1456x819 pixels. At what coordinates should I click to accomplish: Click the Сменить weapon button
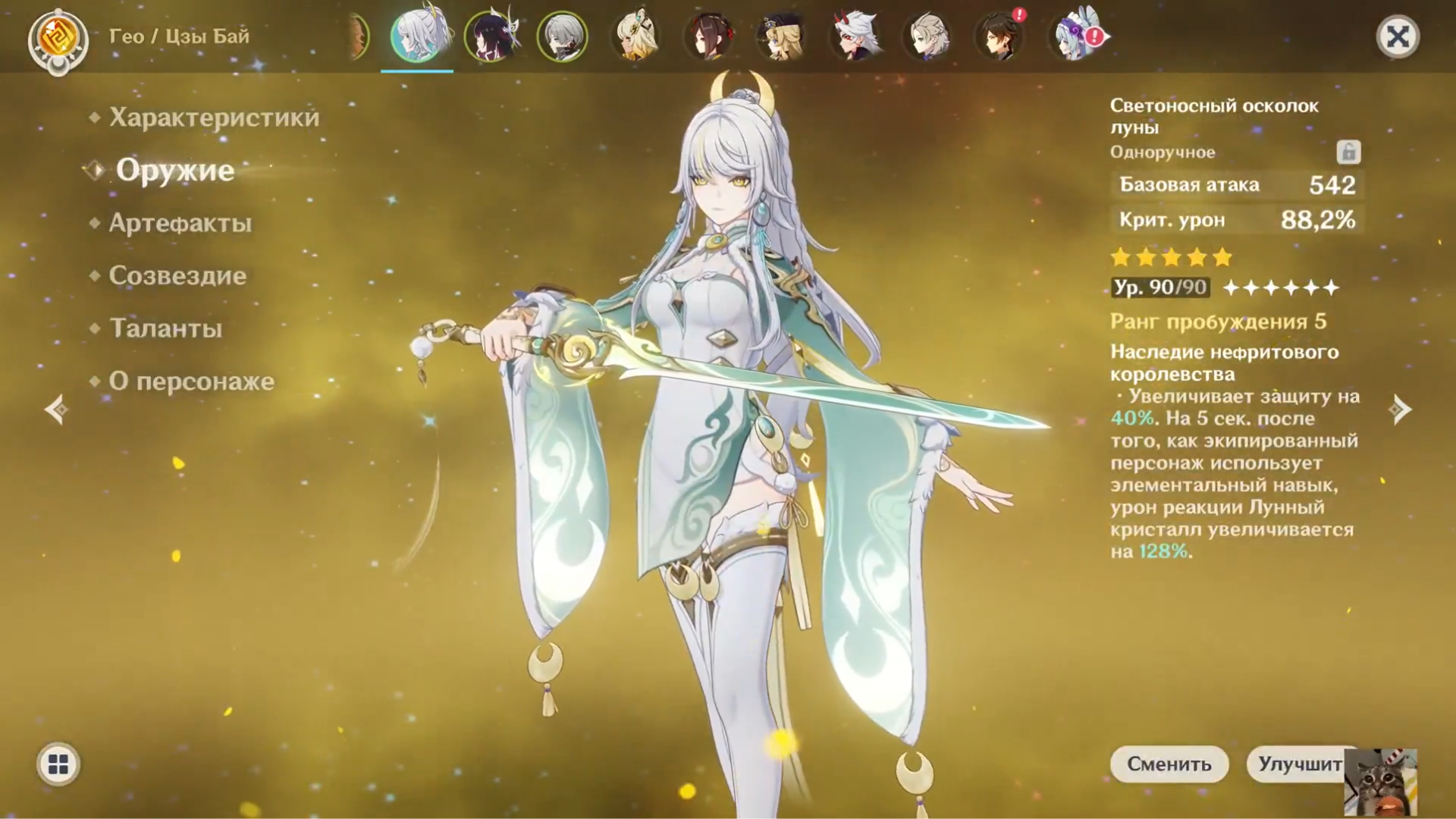click(1169, 764)
